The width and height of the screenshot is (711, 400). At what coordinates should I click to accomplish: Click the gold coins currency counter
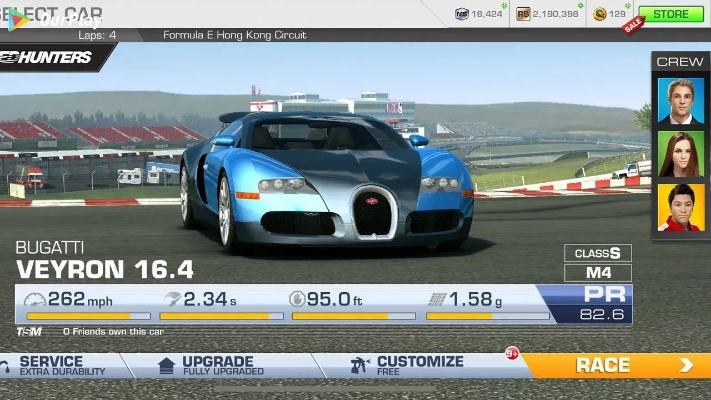(609, 14)
